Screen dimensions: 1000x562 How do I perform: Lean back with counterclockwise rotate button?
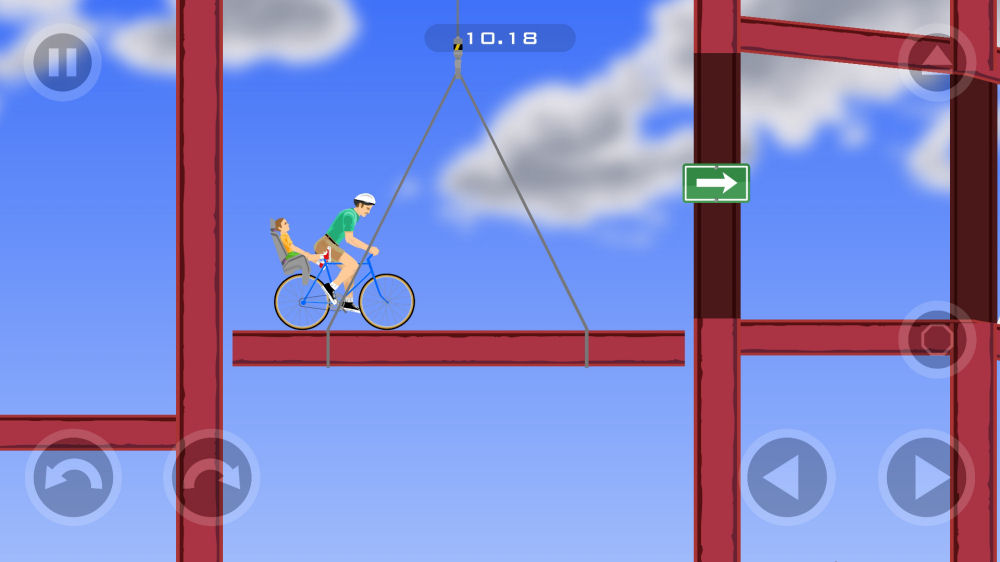(73, 478)
